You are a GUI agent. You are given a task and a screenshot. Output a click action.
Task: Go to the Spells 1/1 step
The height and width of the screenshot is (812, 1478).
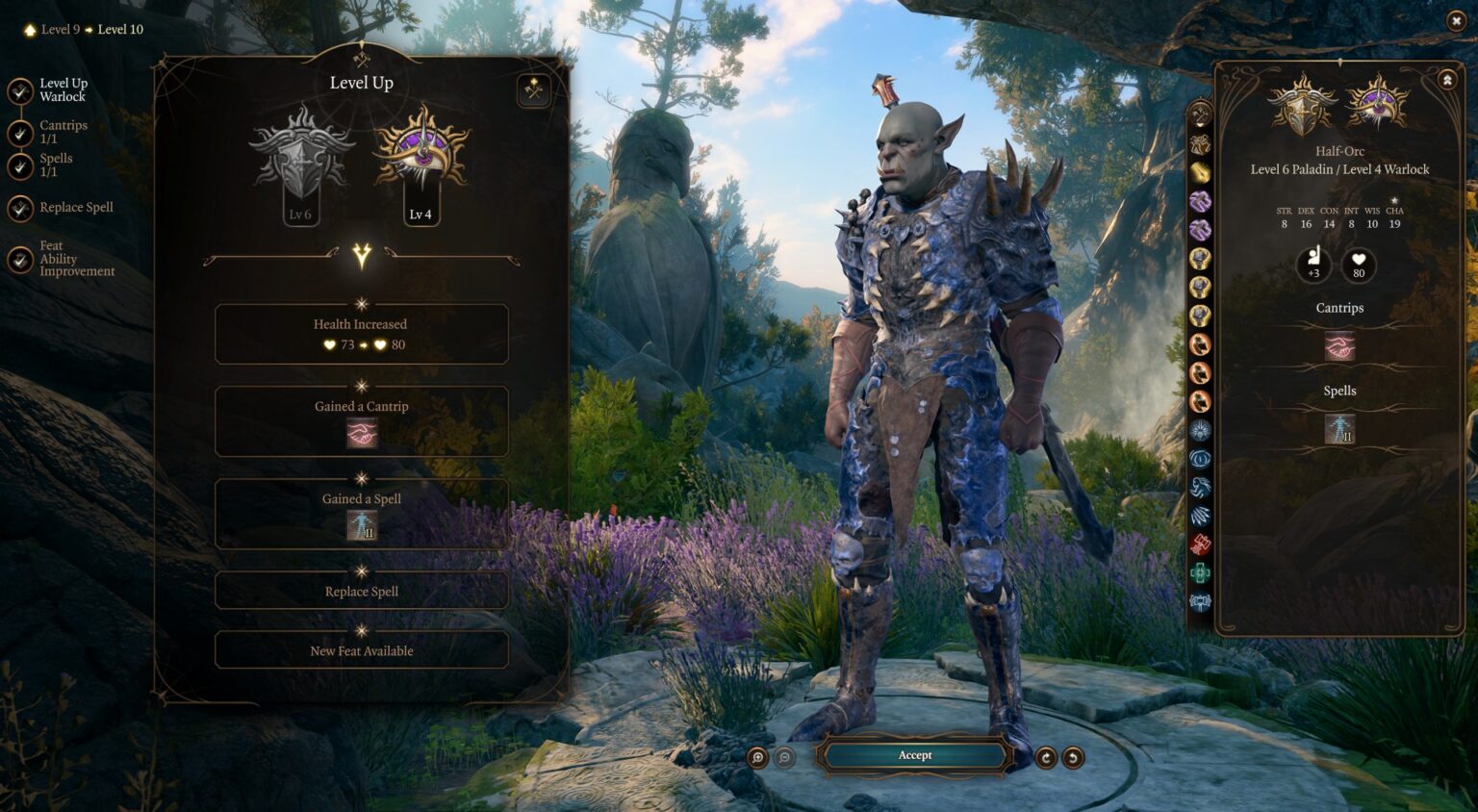tap(21, 165)
